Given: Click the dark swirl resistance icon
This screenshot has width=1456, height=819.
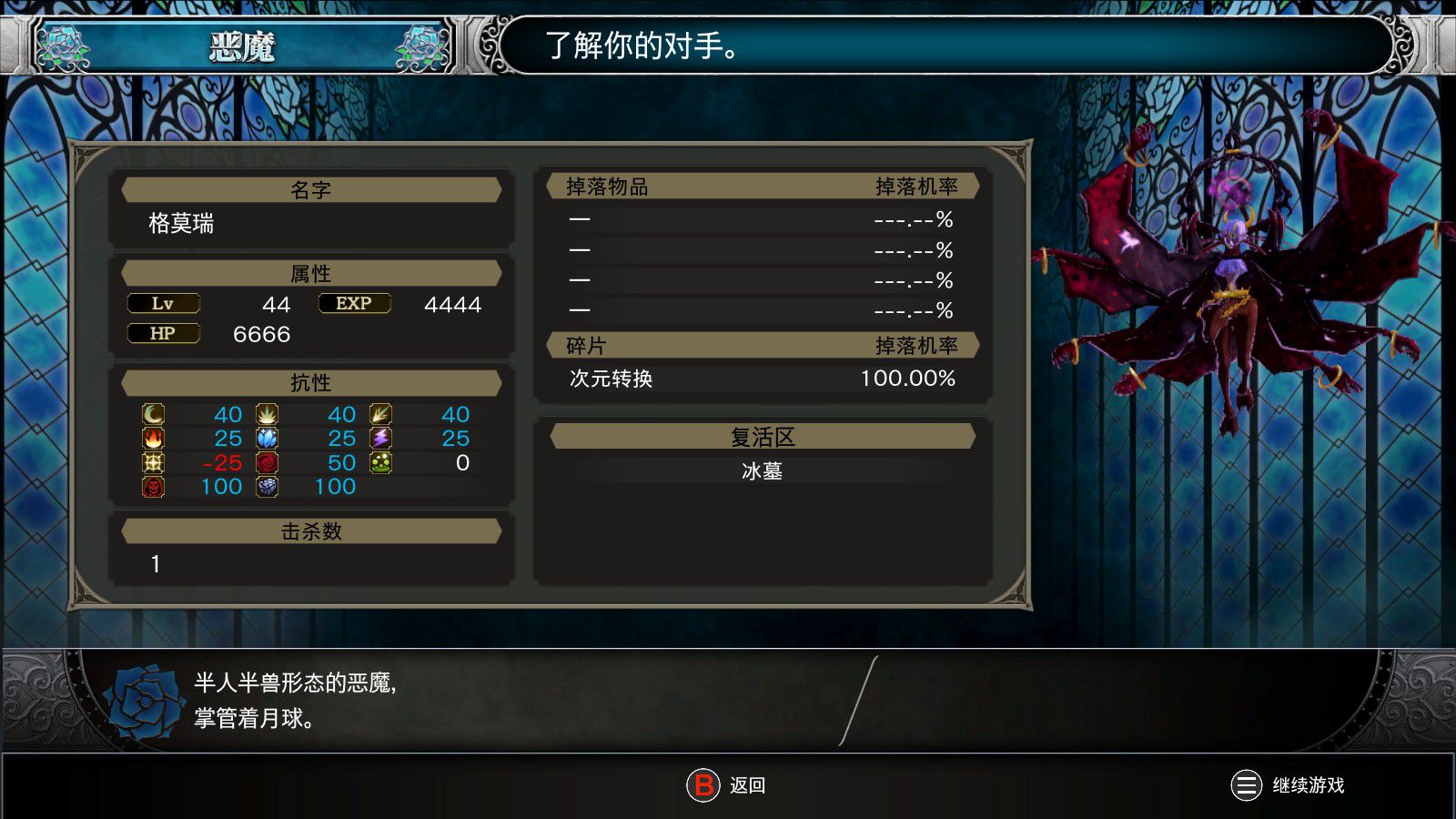Looking at the screenshot, I should pos(267,462).
